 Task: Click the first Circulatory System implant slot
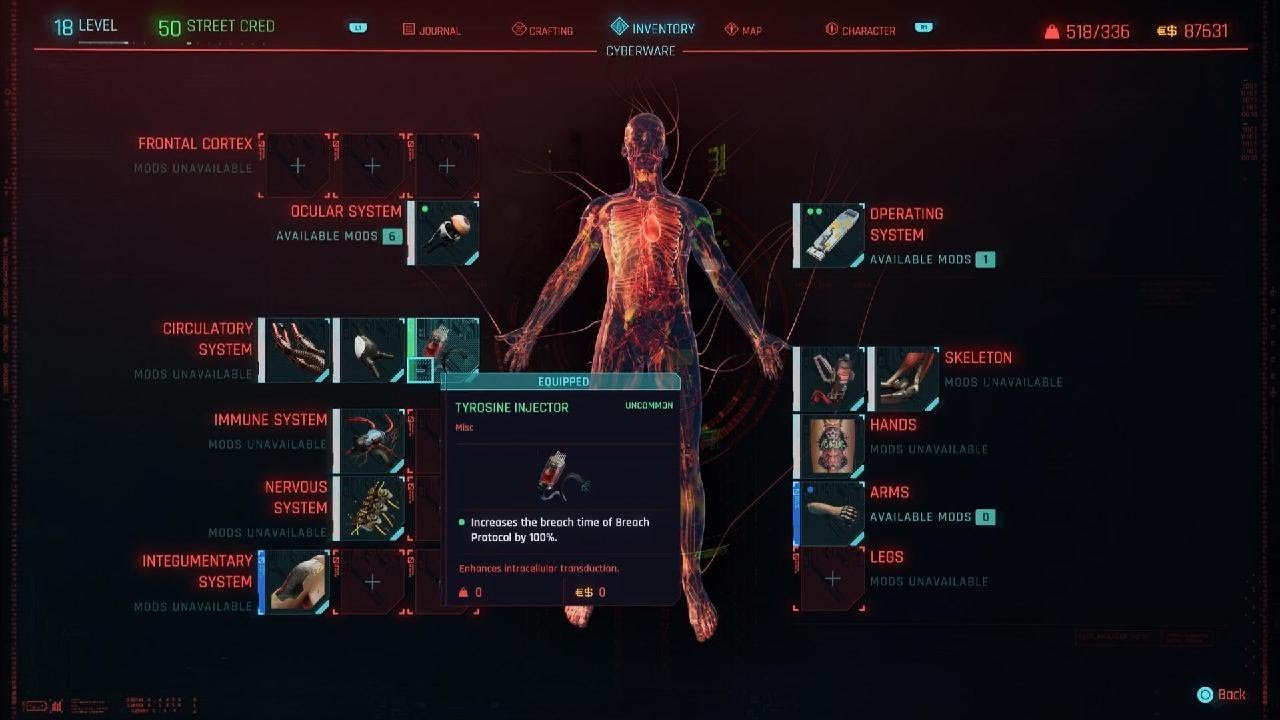[293, 348]
